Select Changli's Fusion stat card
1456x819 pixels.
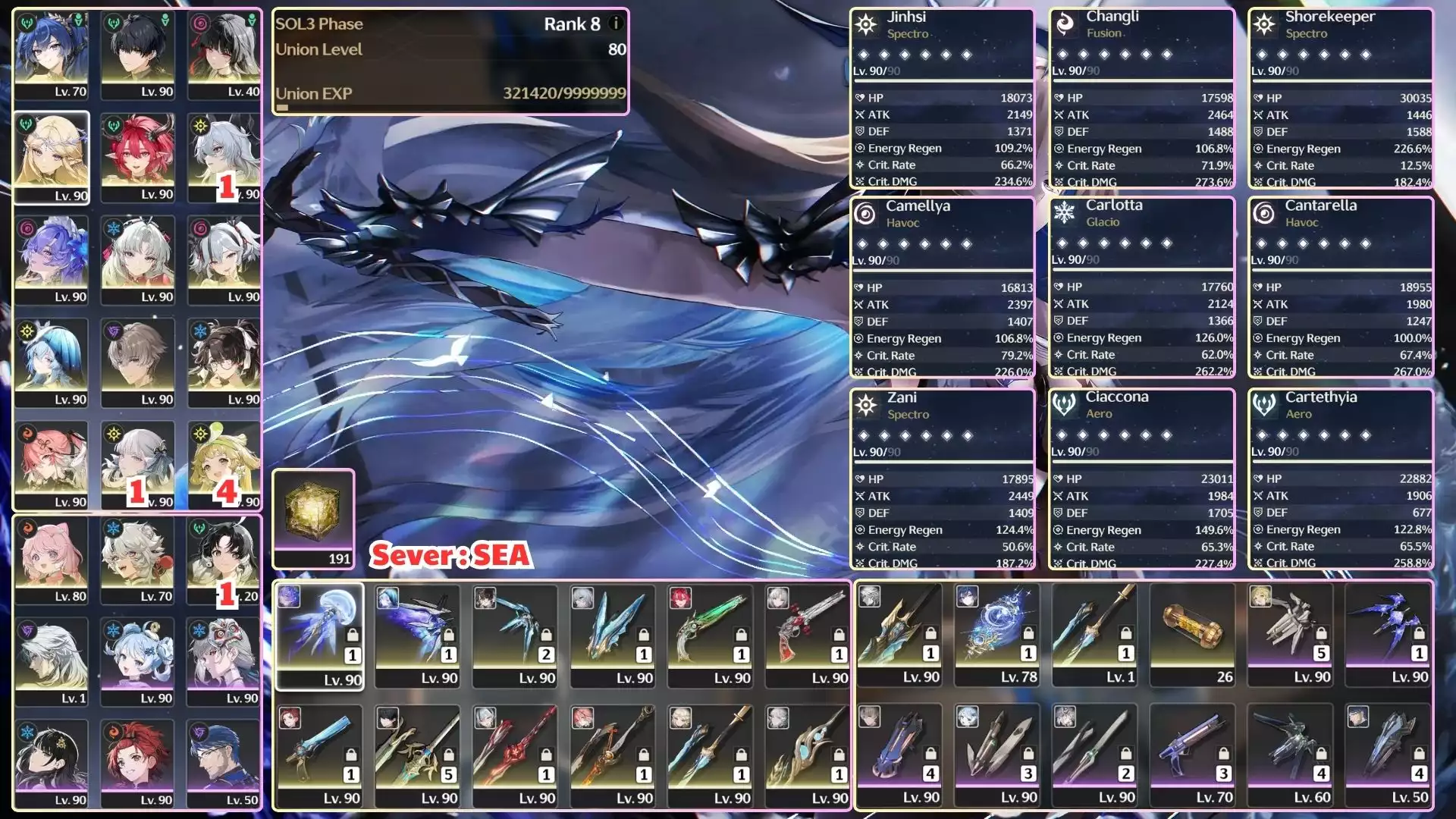click(x=1141, y=99)
